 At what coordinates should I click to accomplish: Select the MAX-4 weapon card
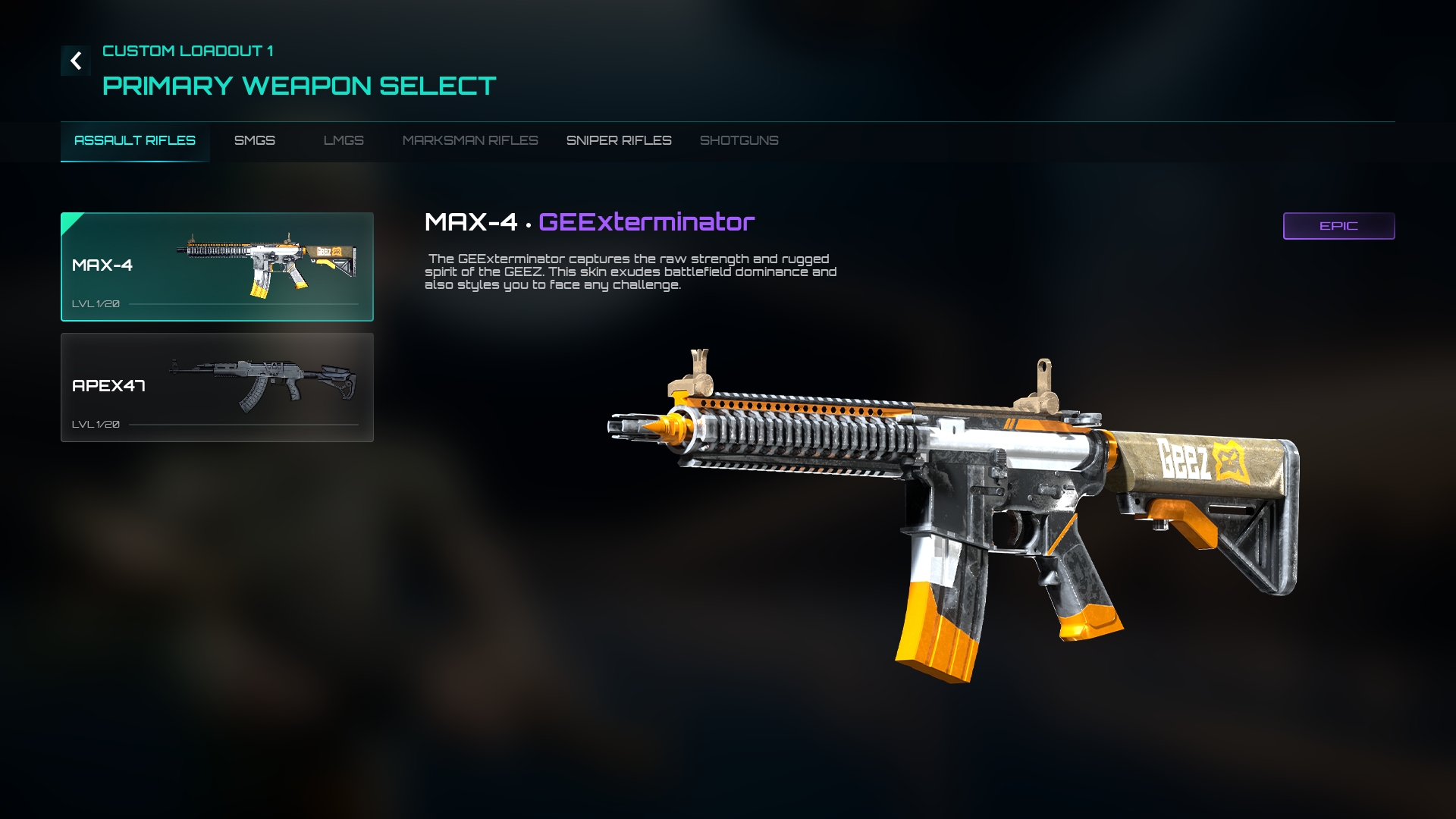pyautogui.click(x=217, y=267)
